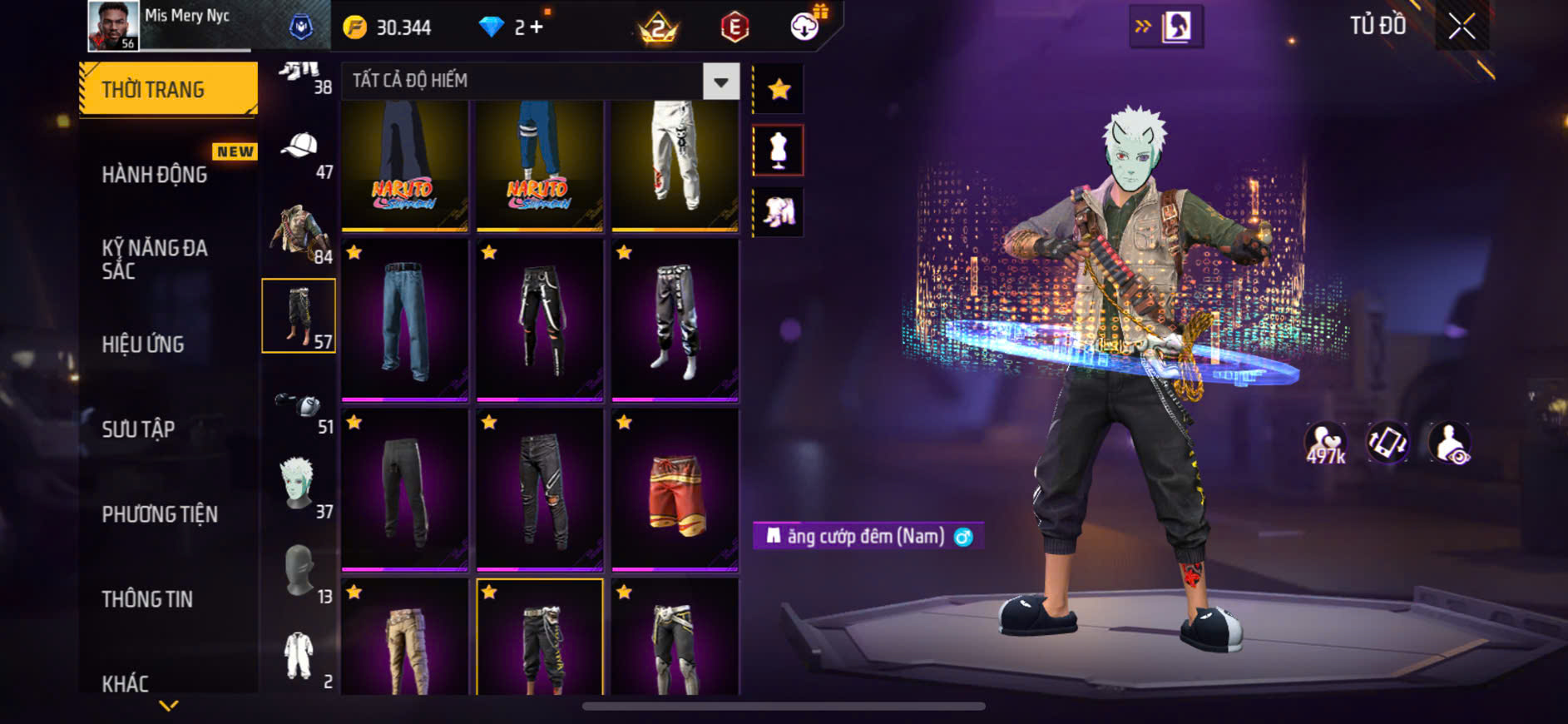
Task: Go to the Hiệu Ứng section
Action: (143, 345)
